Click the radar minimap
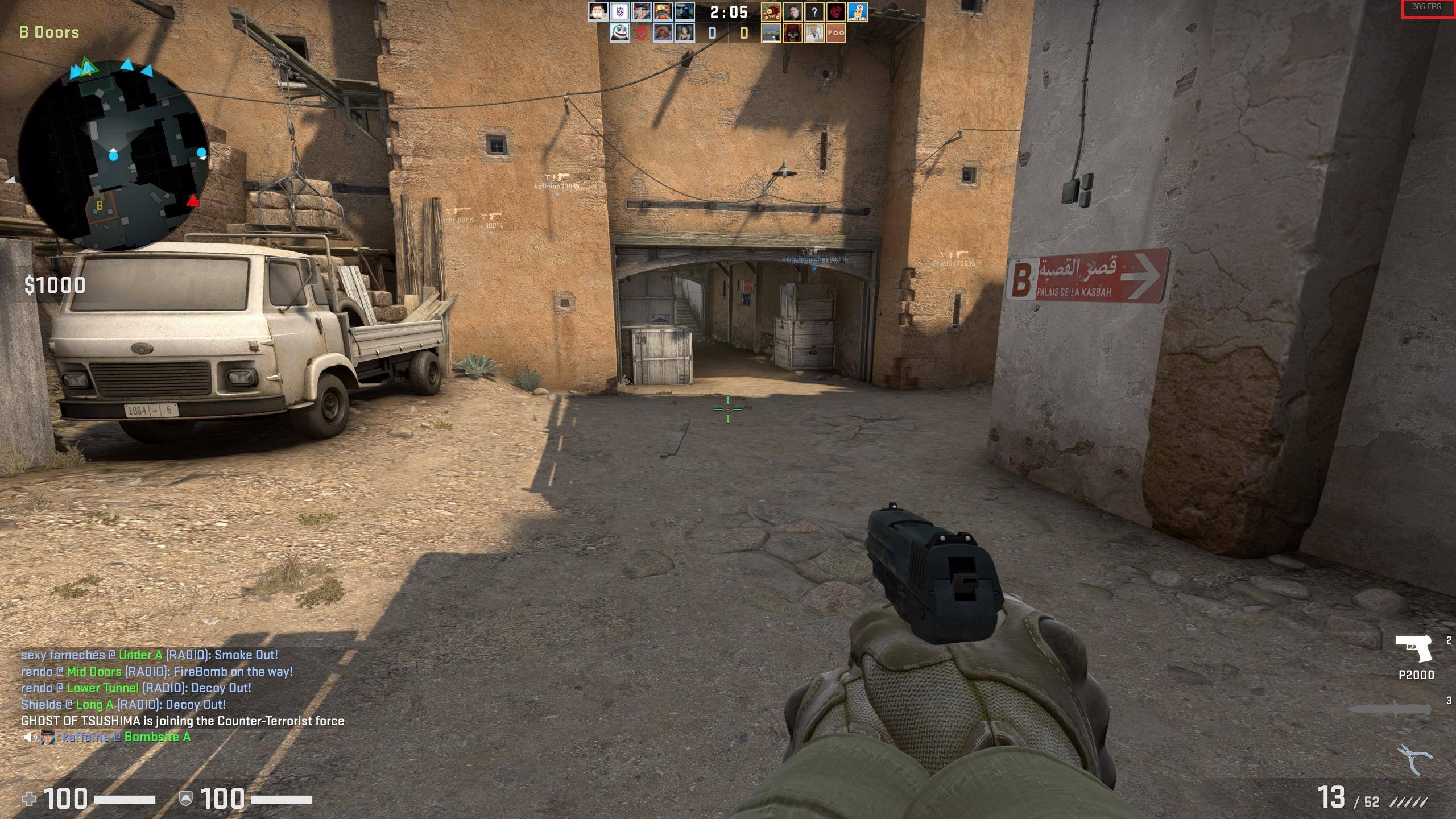The height and width of the screenshot is (819, 1456). (x=113, y=155)
